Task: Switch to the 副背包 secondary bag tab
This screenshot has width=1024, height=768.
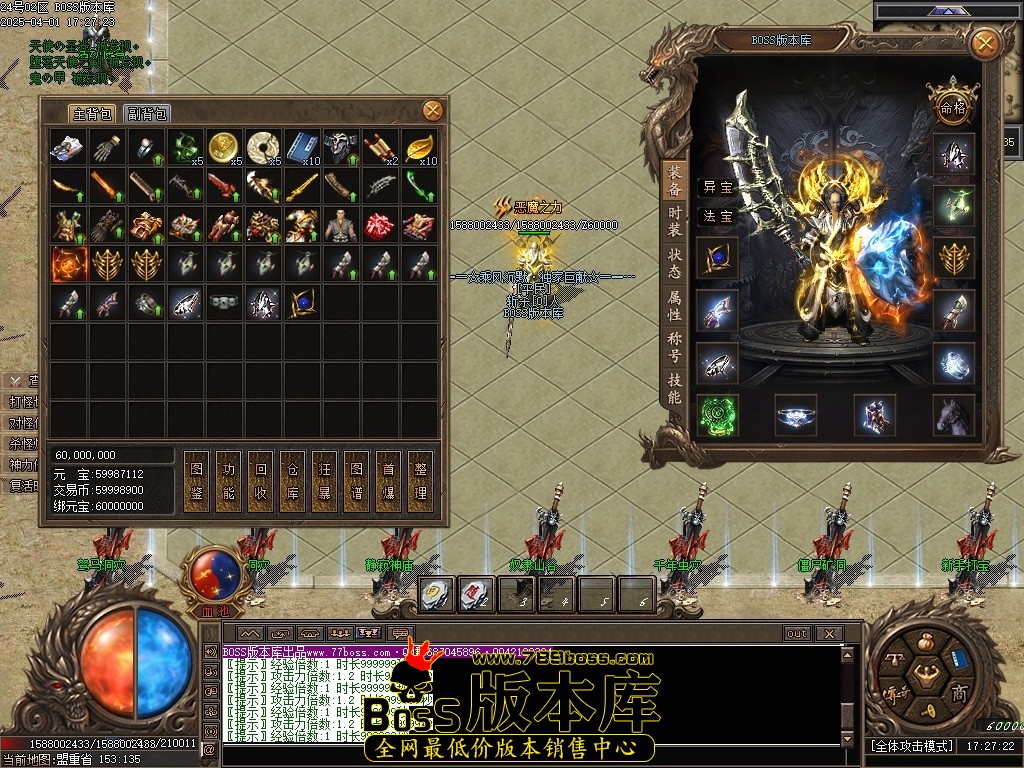Action: click(x=147, y=114)
